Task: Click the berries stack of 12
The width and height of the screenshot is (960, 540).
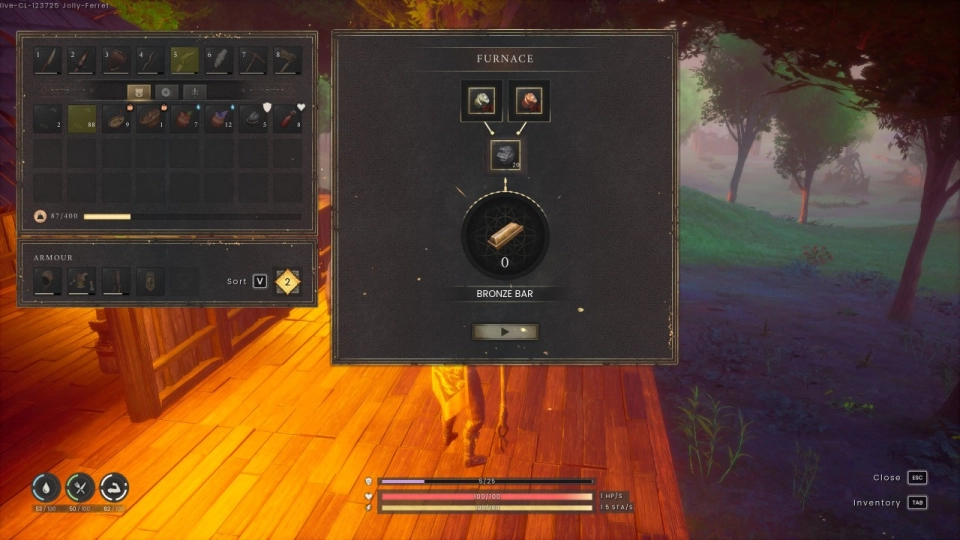Action: (x=220, y=119)
